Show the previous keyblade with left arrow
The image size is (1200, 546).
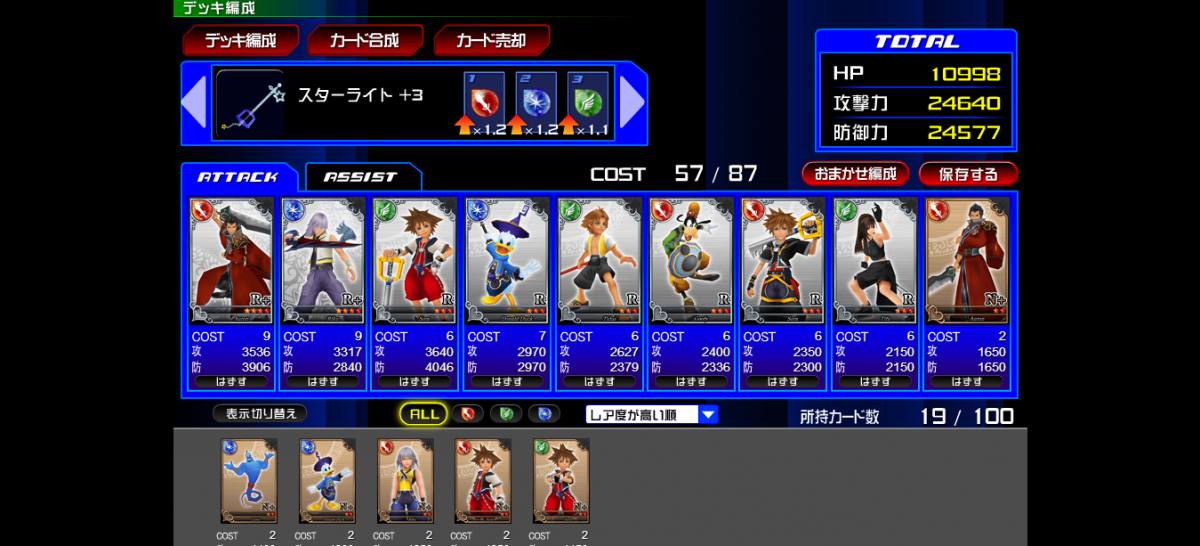click(x=194, y=102)
